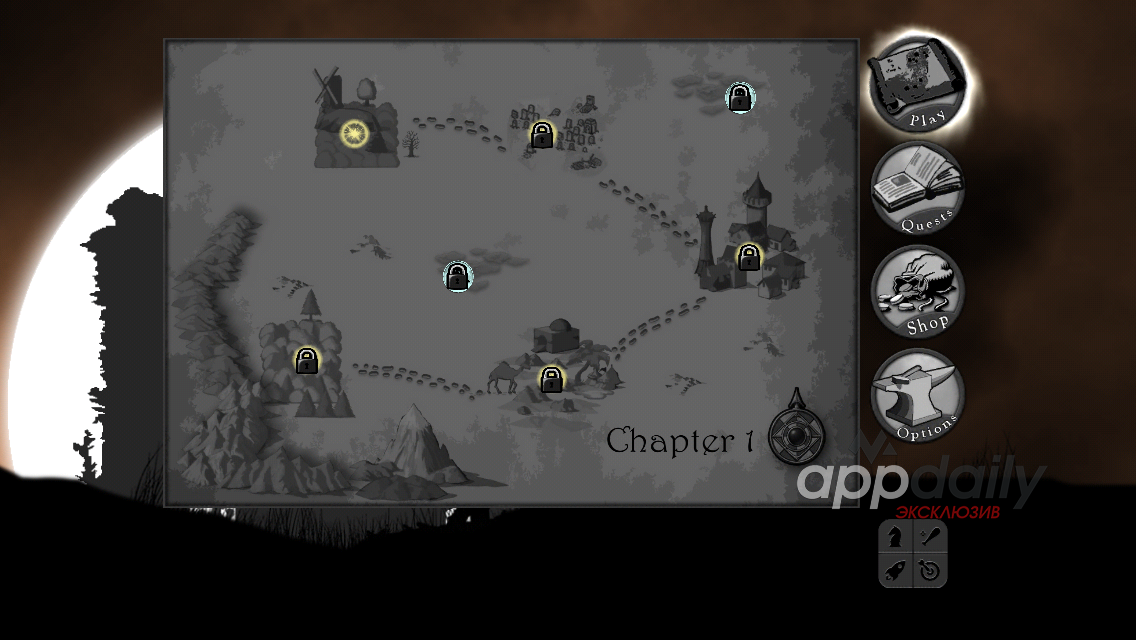Select the glowing windmill level marker
The image size is (1136, 640).
pos(355,133)
